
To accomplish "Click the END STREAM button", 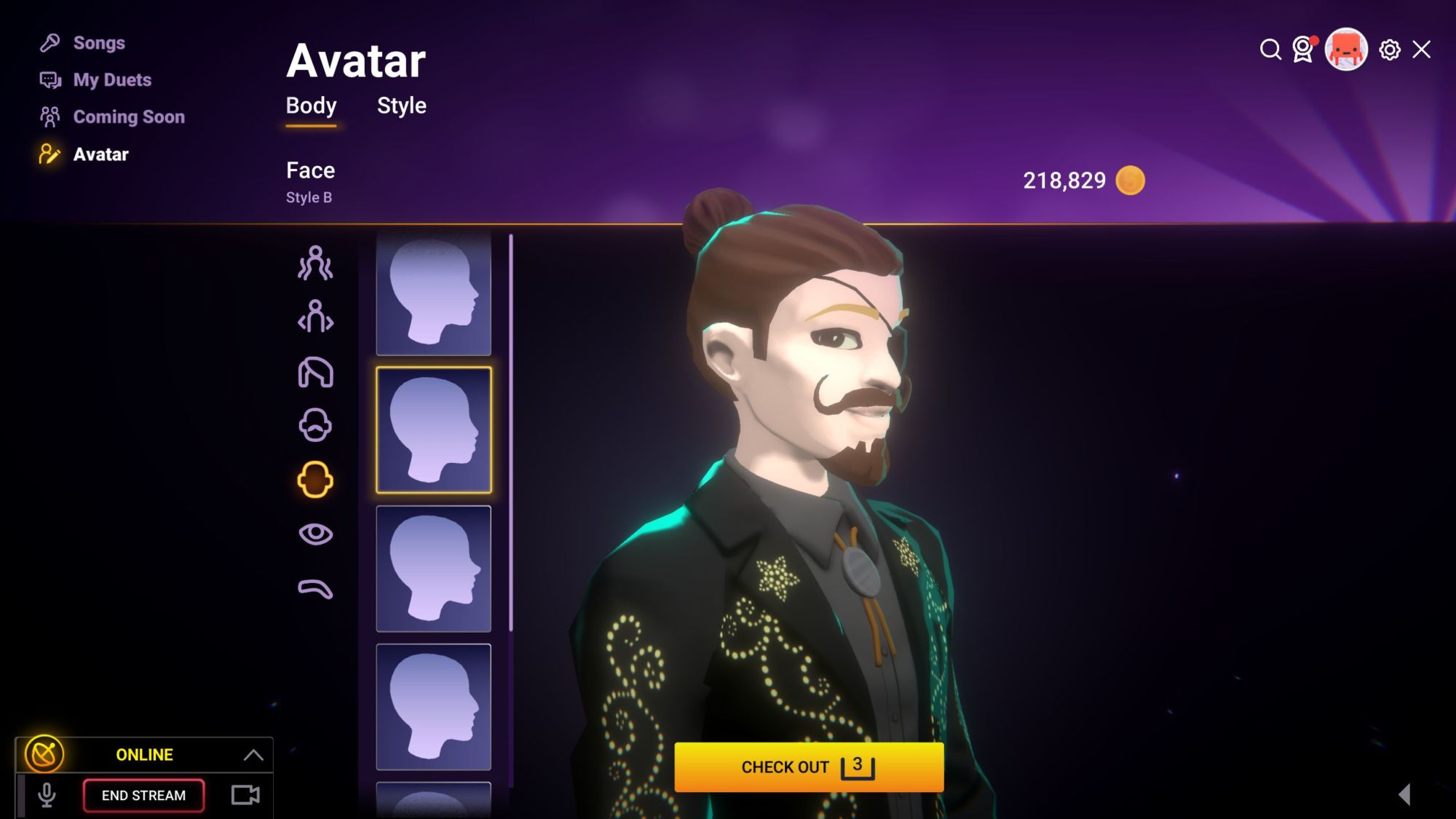I will 143,795.
